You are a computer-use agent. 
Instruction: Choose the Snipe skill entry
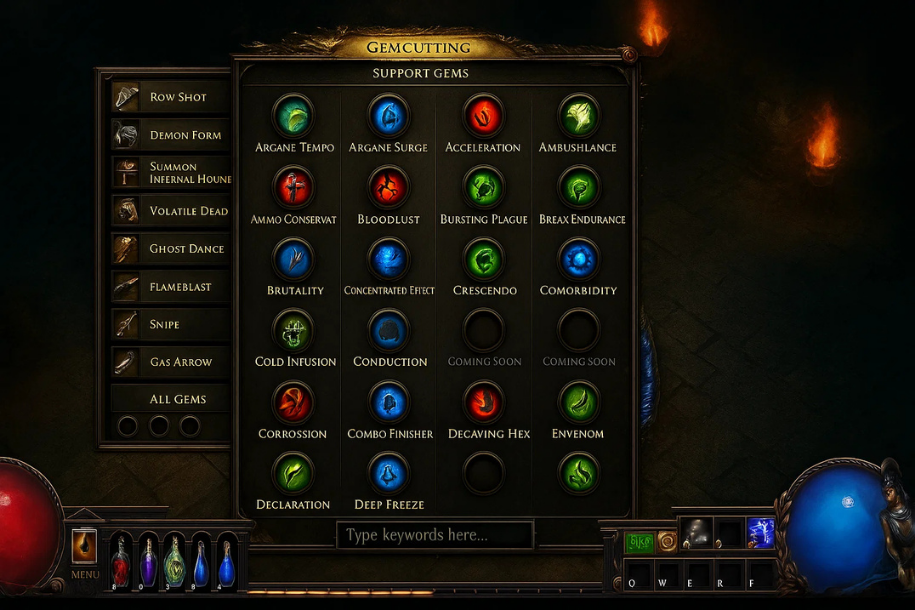coord(170,324)
